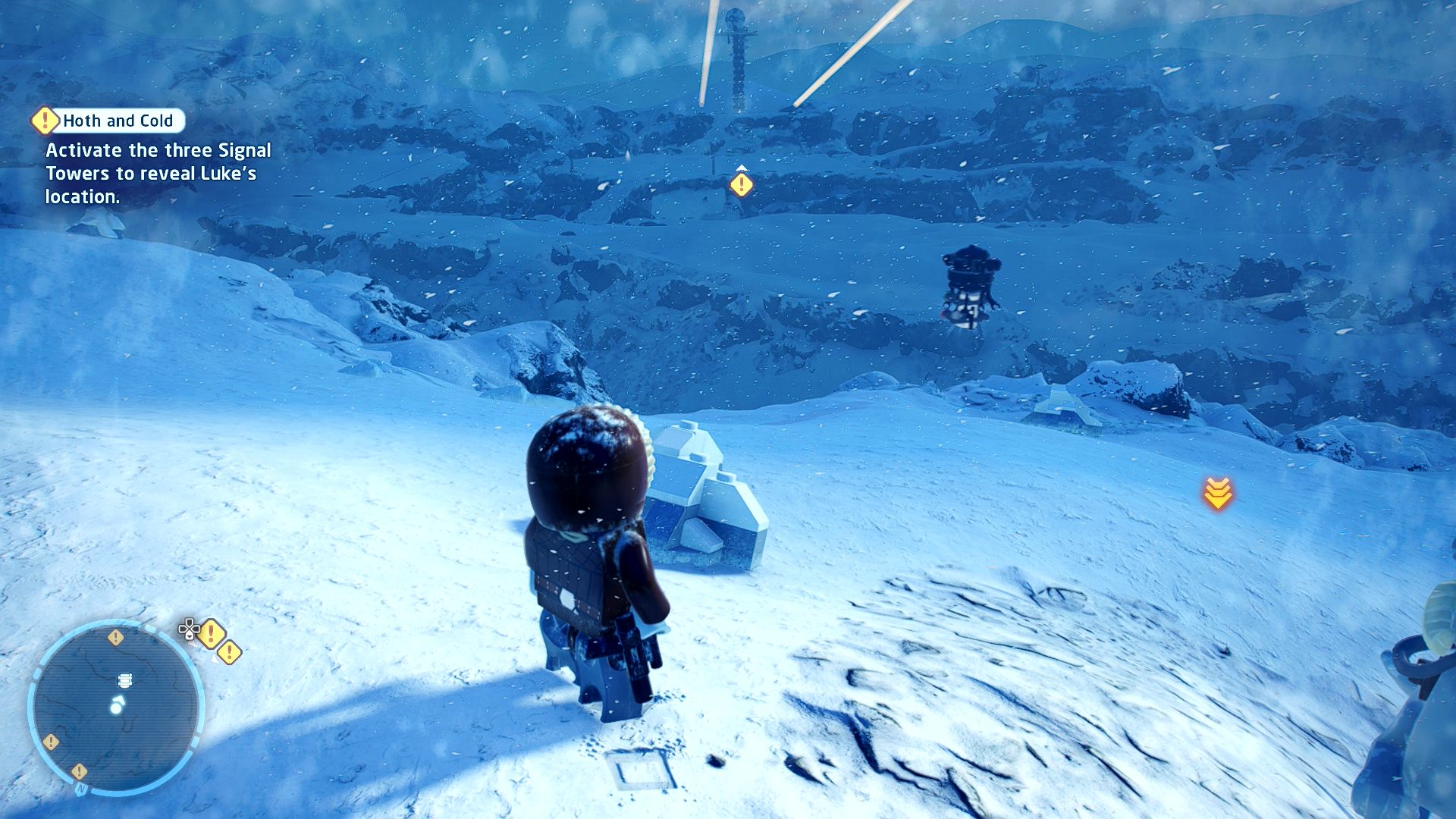Open the circular minimap
Viewport: 1456px width, 819px height.
click(116, 705)
